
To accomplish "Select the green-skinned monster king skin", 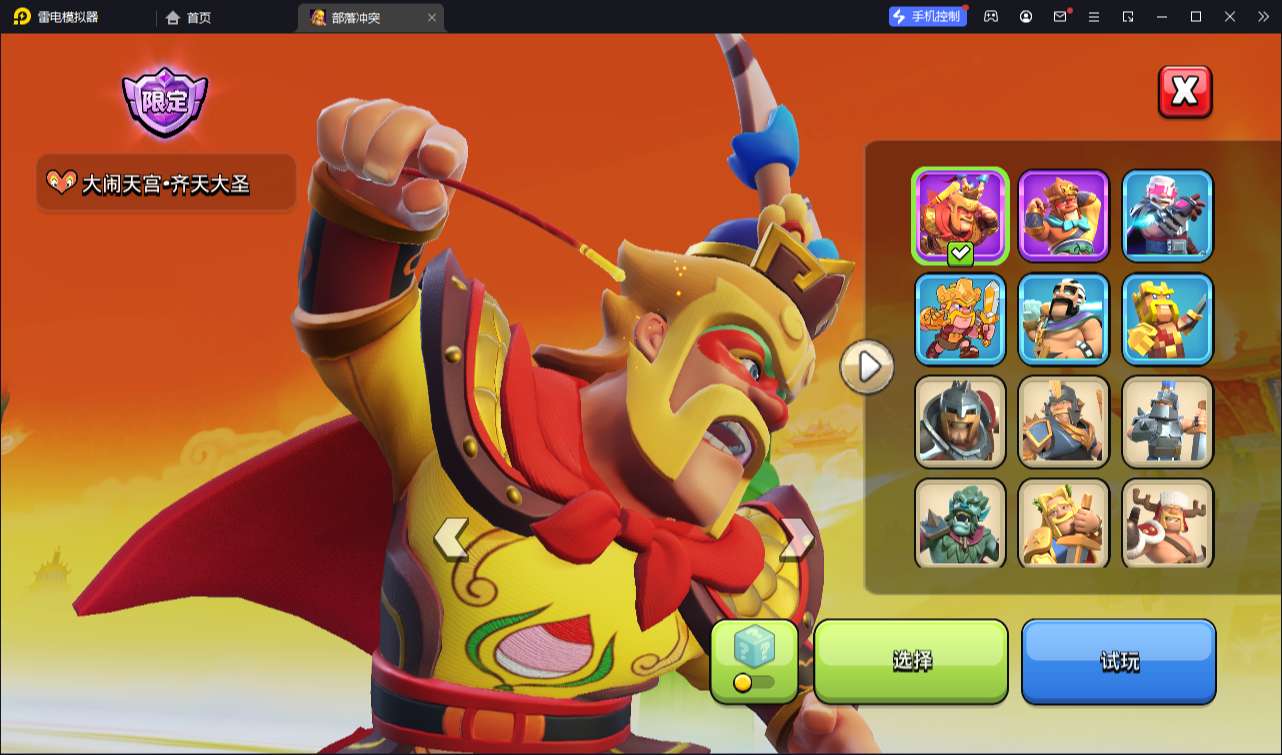I will (960, 523).
